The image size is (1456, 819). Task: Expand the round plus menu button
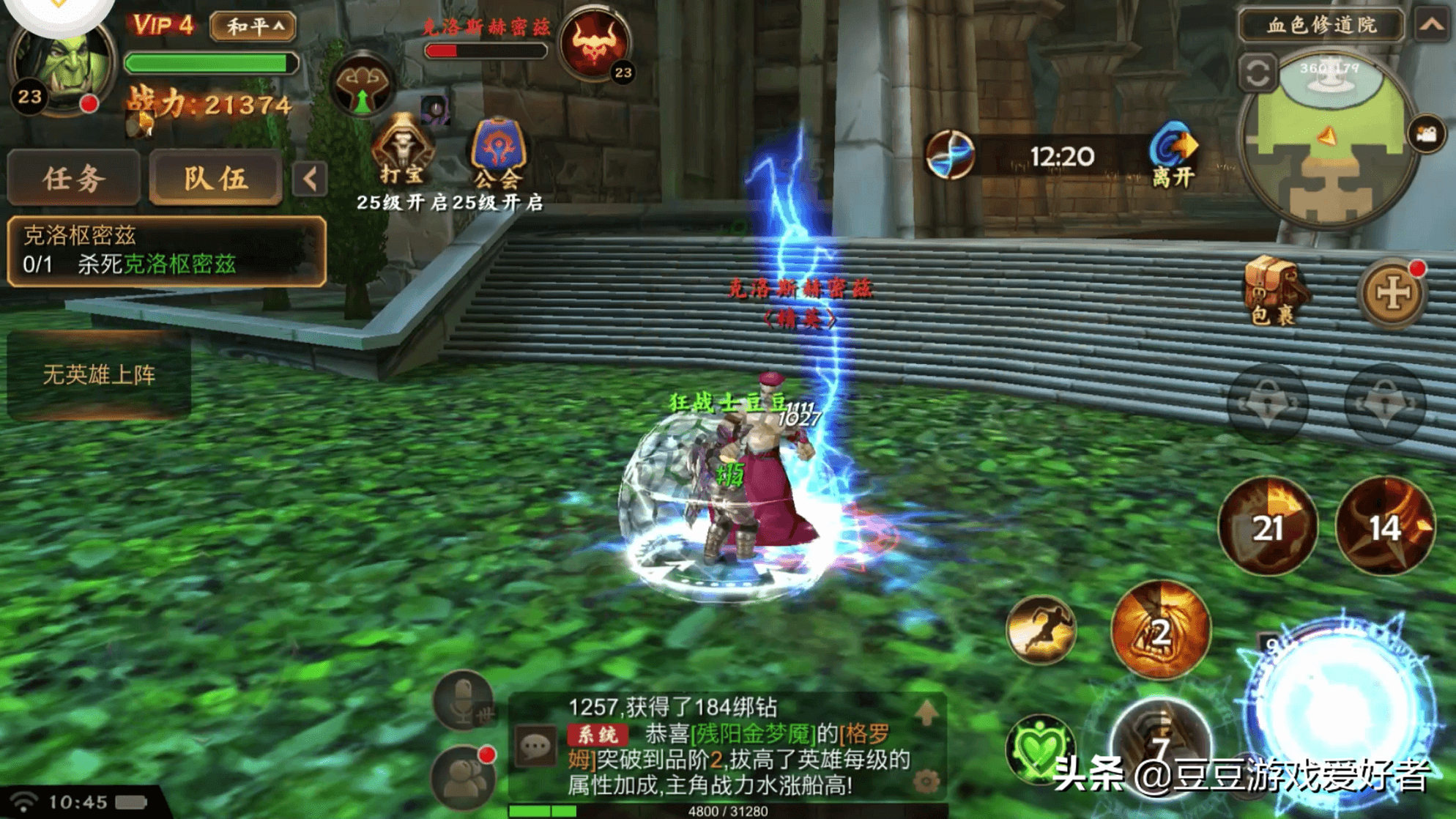(x=1392, y=293)
